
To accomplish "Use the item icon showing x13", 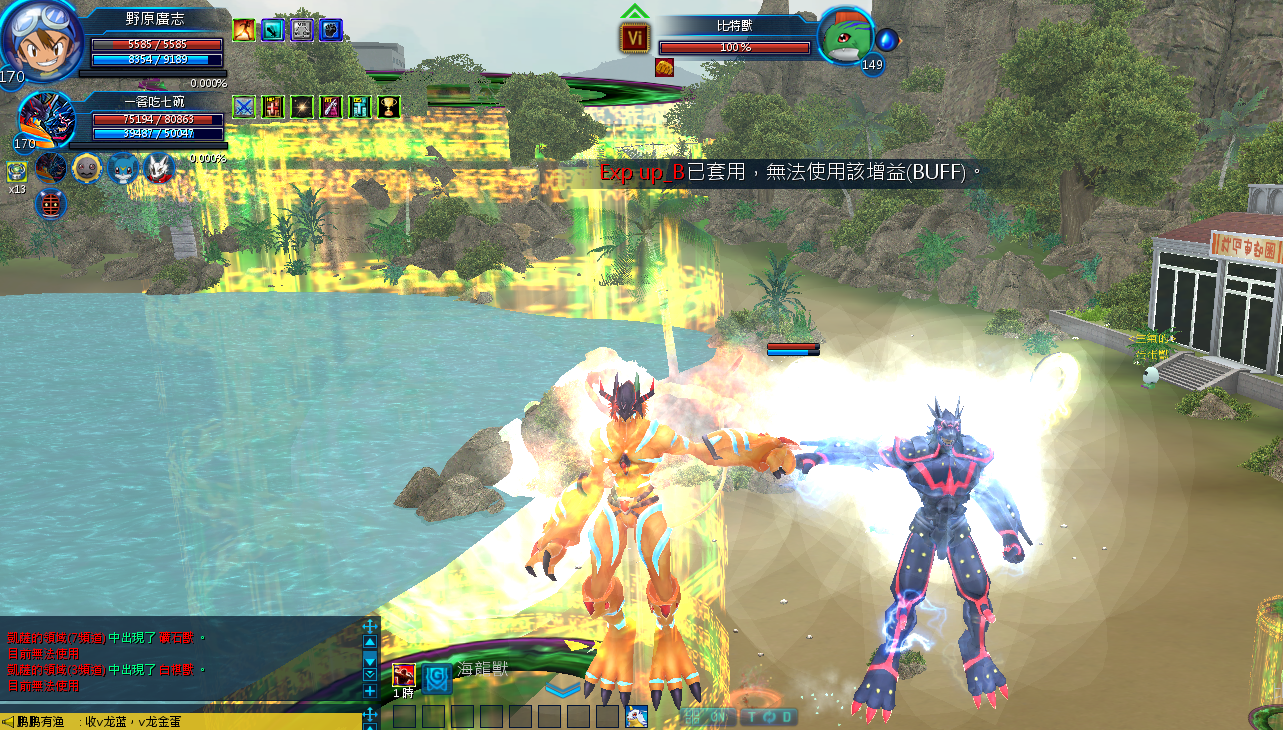I will (17, 171).
